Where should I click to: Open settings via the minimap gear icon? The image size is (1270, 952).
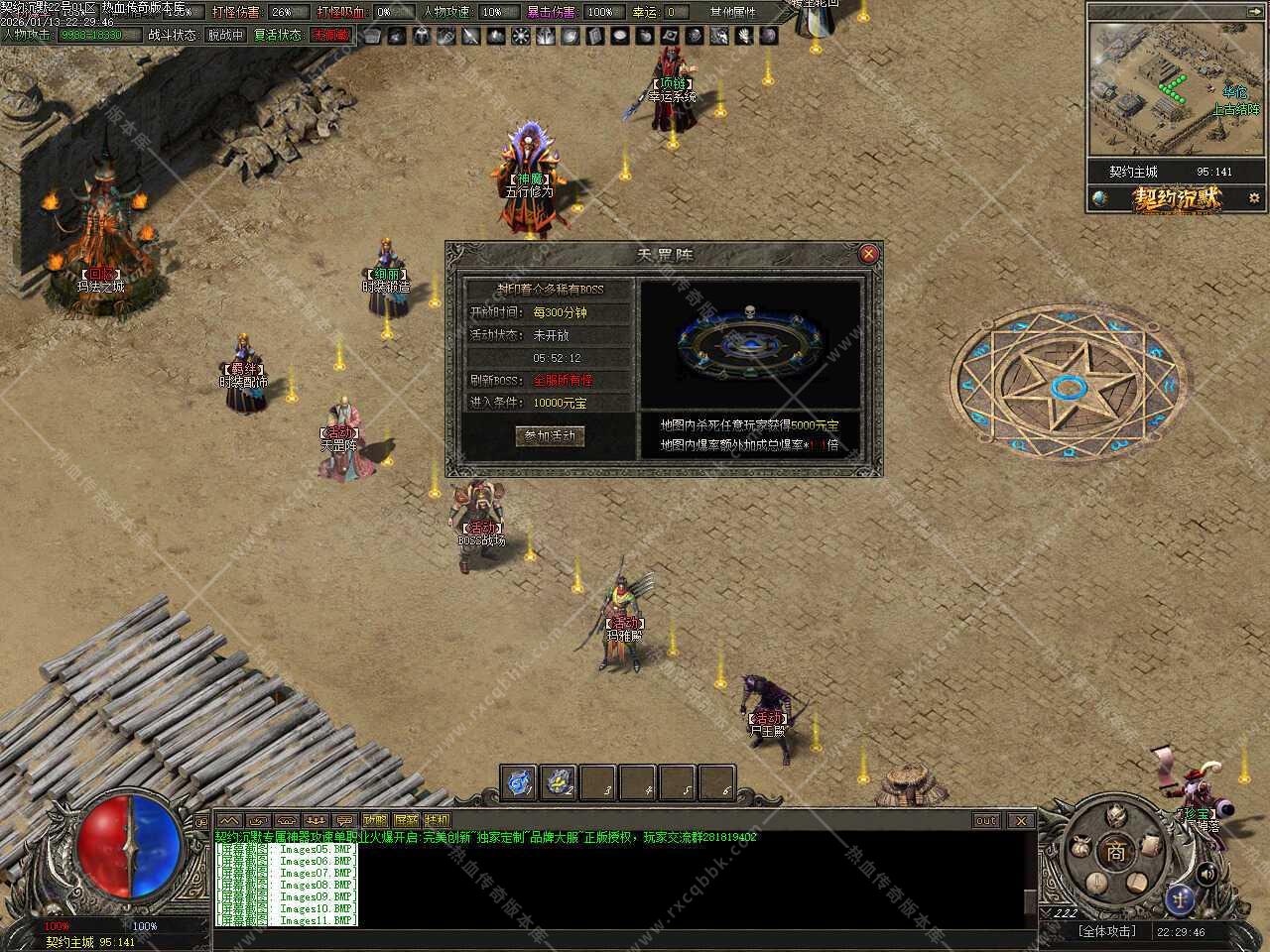click(x=1254, y=198)
